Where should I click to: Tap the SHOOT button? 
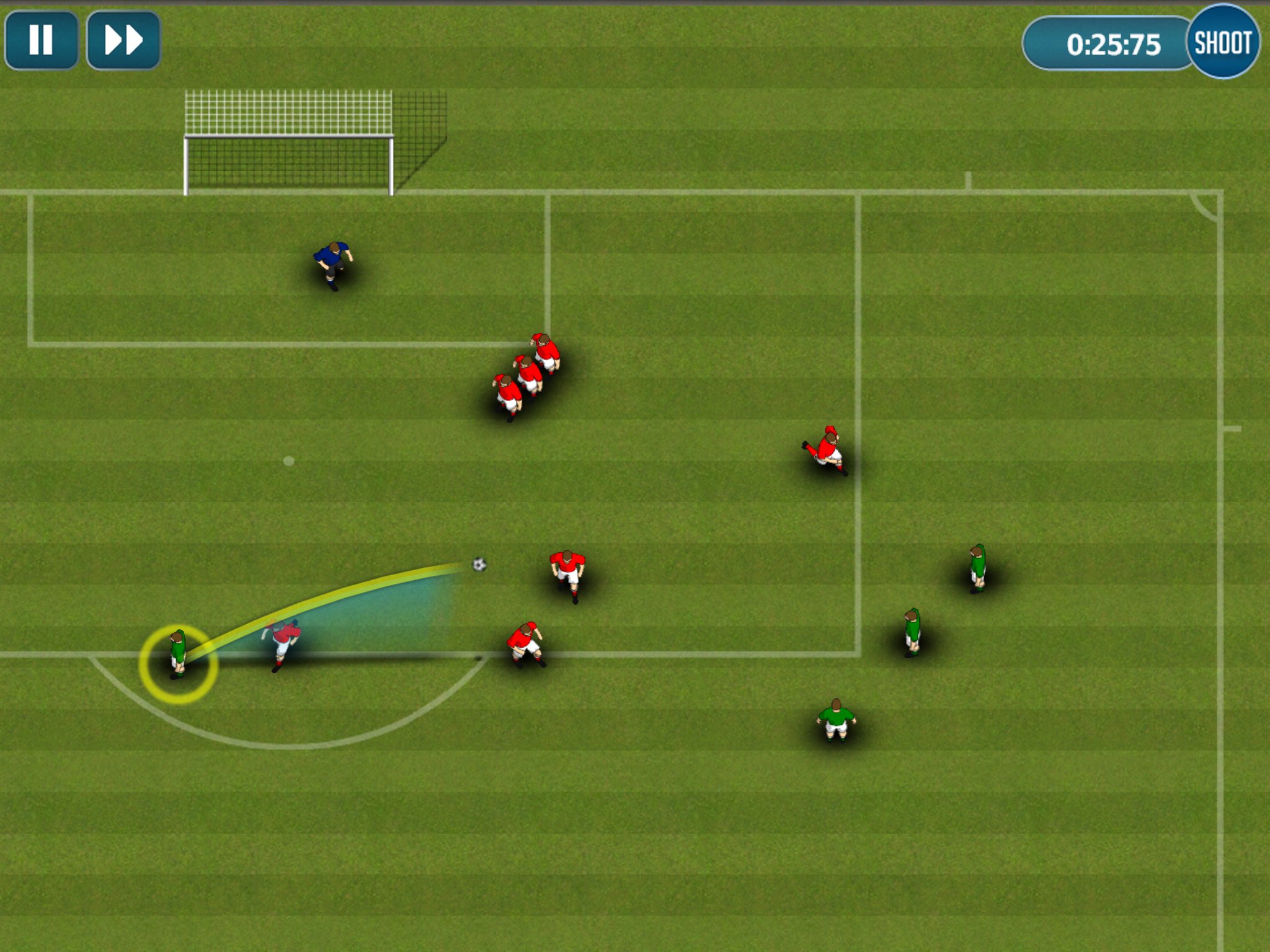pos(1223,42)
